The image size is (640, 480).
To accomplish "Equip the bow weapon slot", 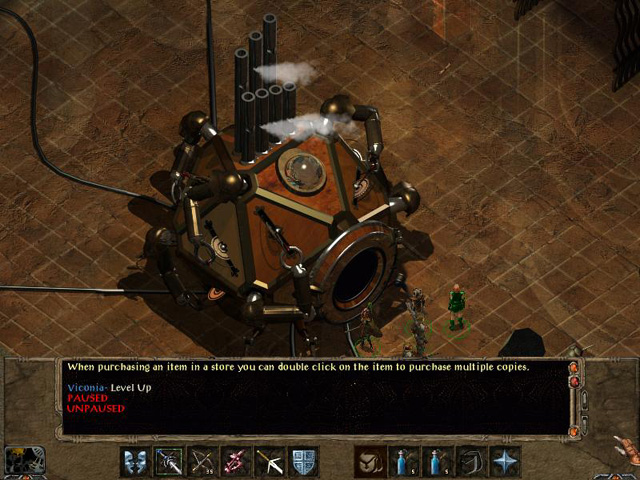I will [203, 461].
